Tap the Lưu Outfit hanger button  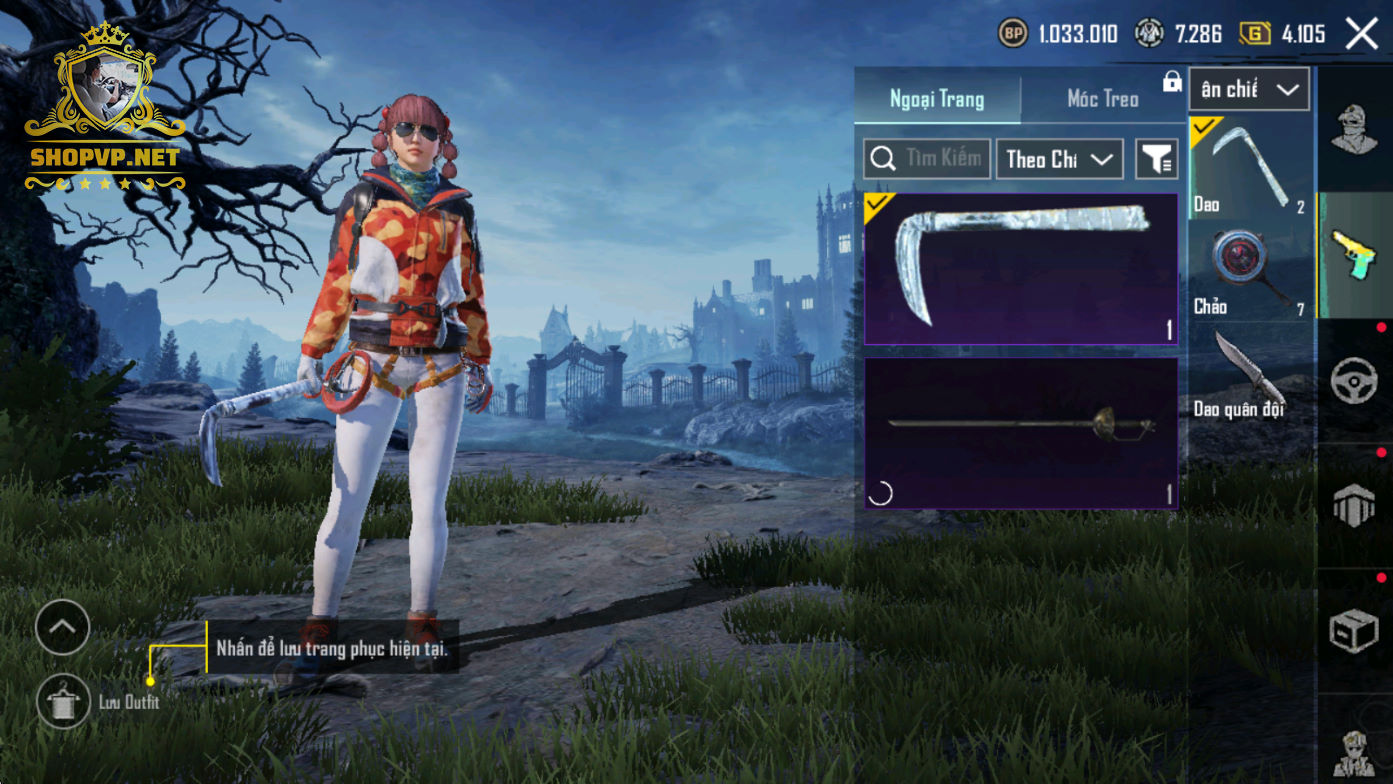pos(63,702)
